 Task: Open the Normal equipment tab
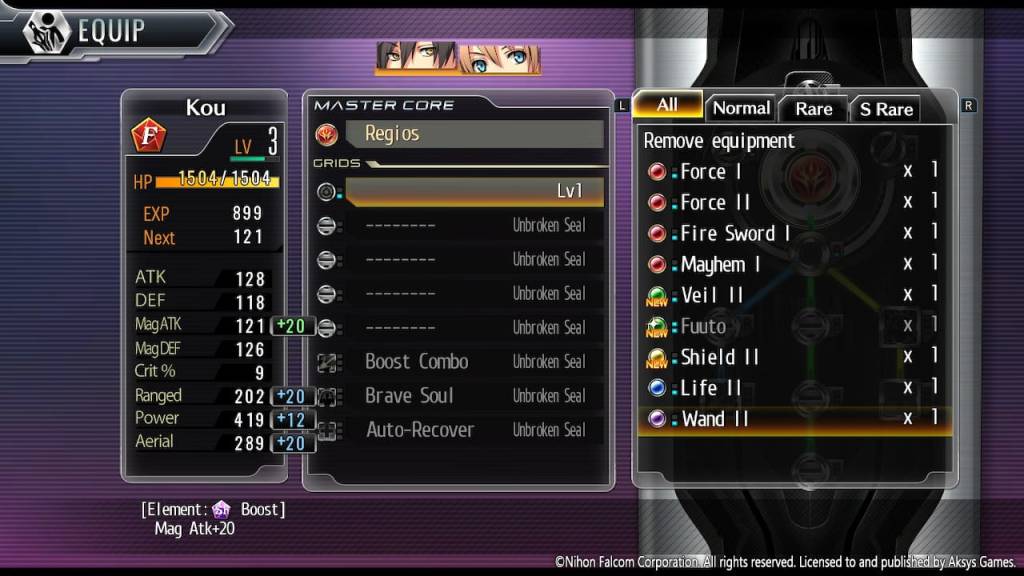(x=741, y=108)
